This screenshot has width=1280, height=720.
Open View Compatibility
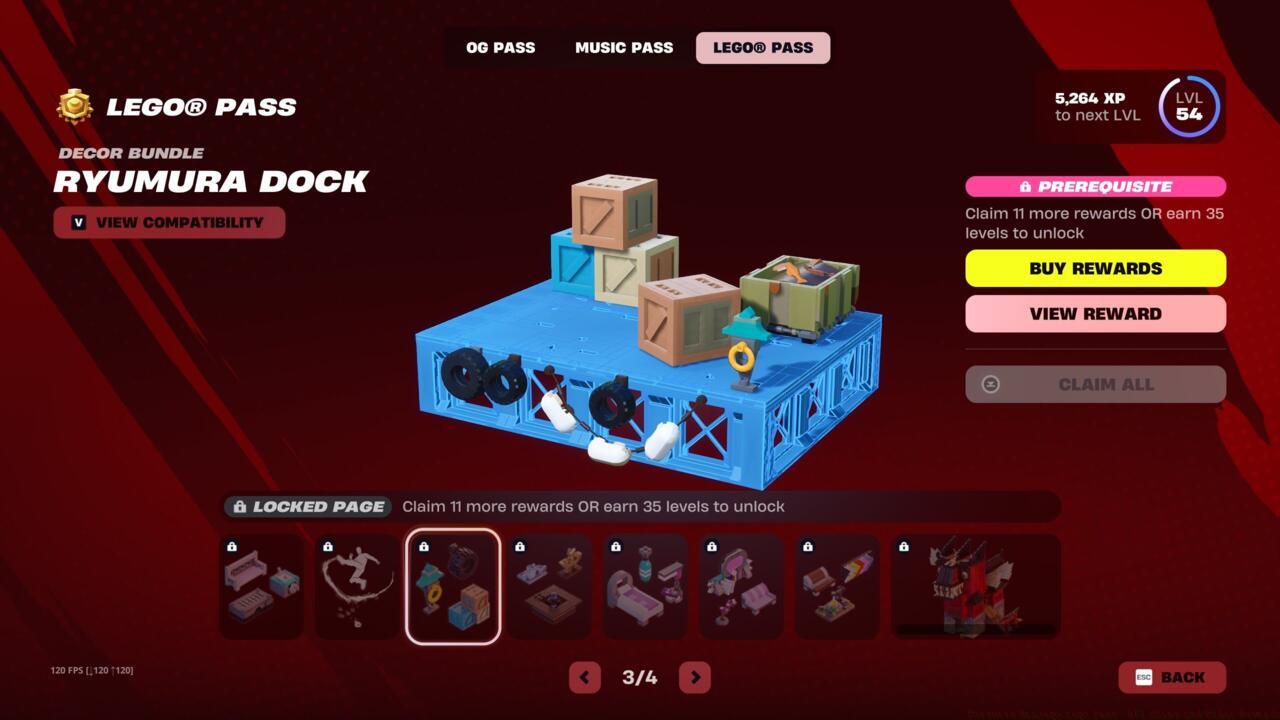pos(169,222)
